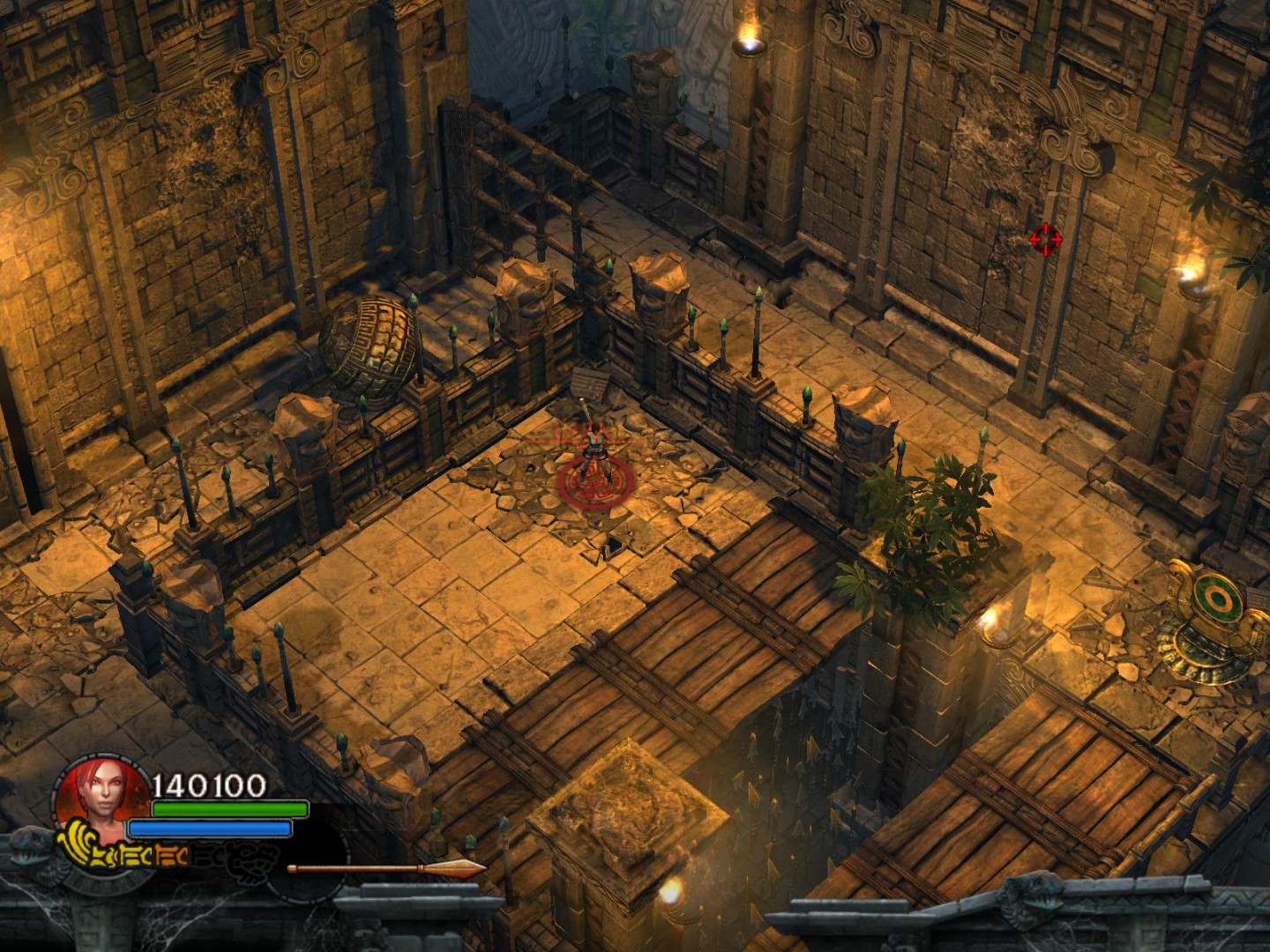Image resolution: width=1270 pixels, height=952 pixels.
Task: Select the equipped spear weapon icon
Action: pyautogui.click(x=386, y=868)
